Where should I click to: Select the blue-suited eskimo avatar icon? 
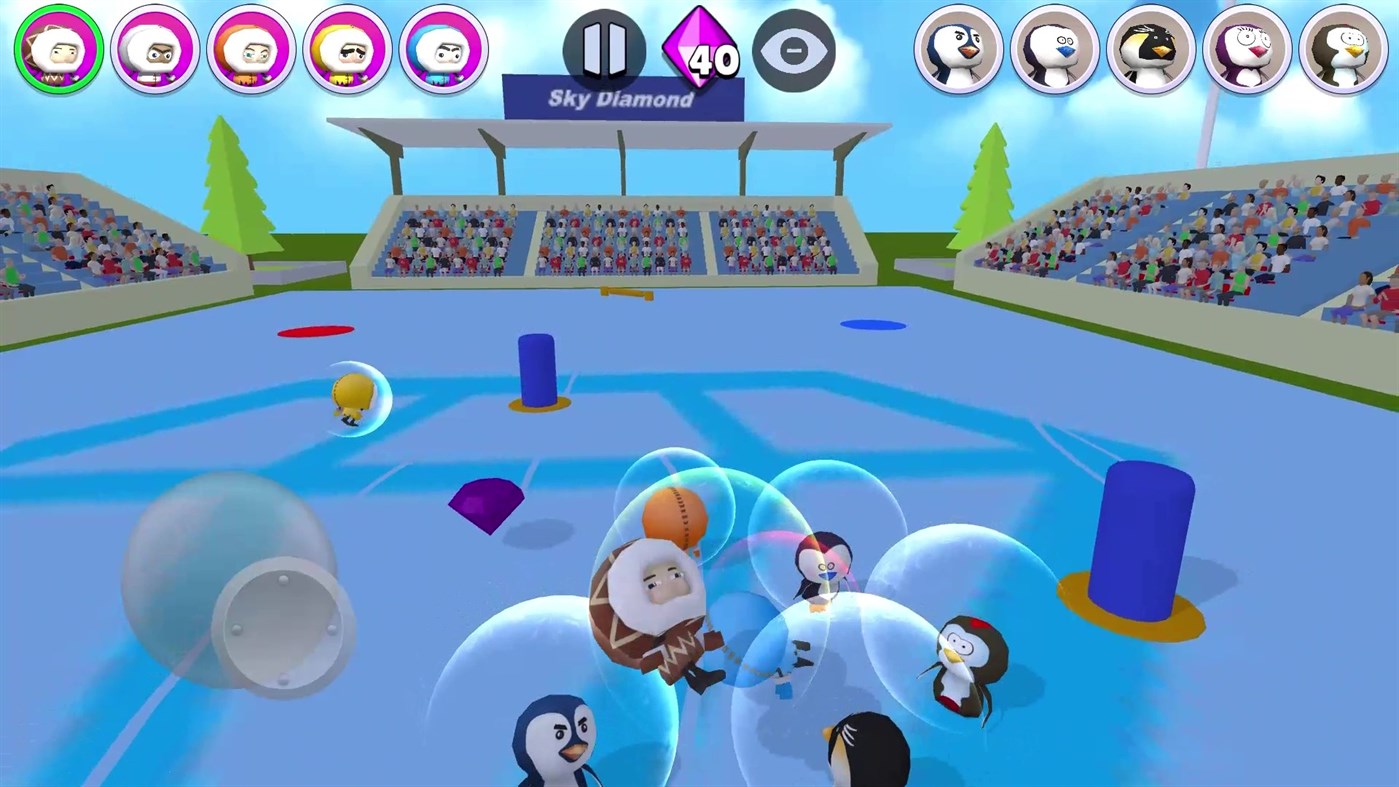443,50
